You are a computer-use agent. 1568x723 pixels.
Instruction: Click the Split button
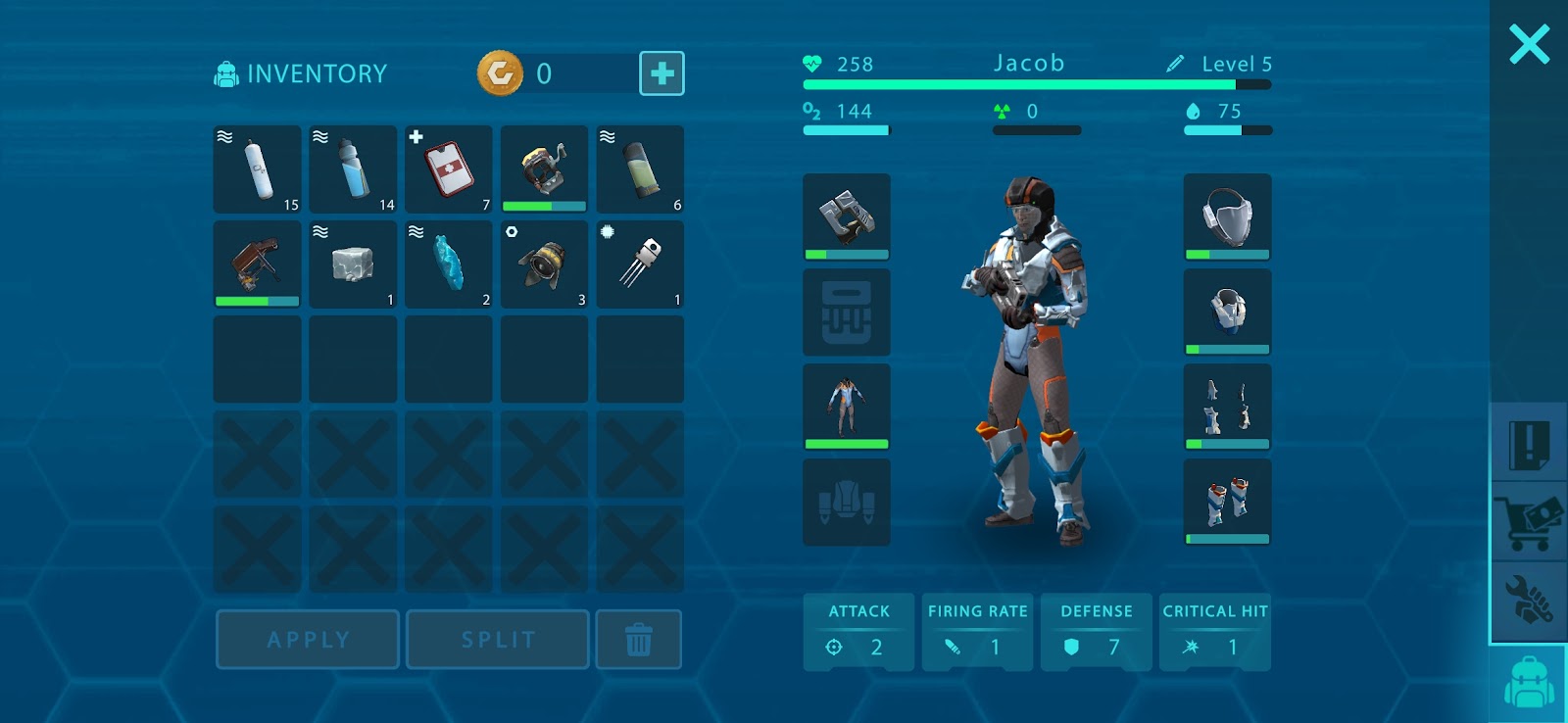point(498,640)
